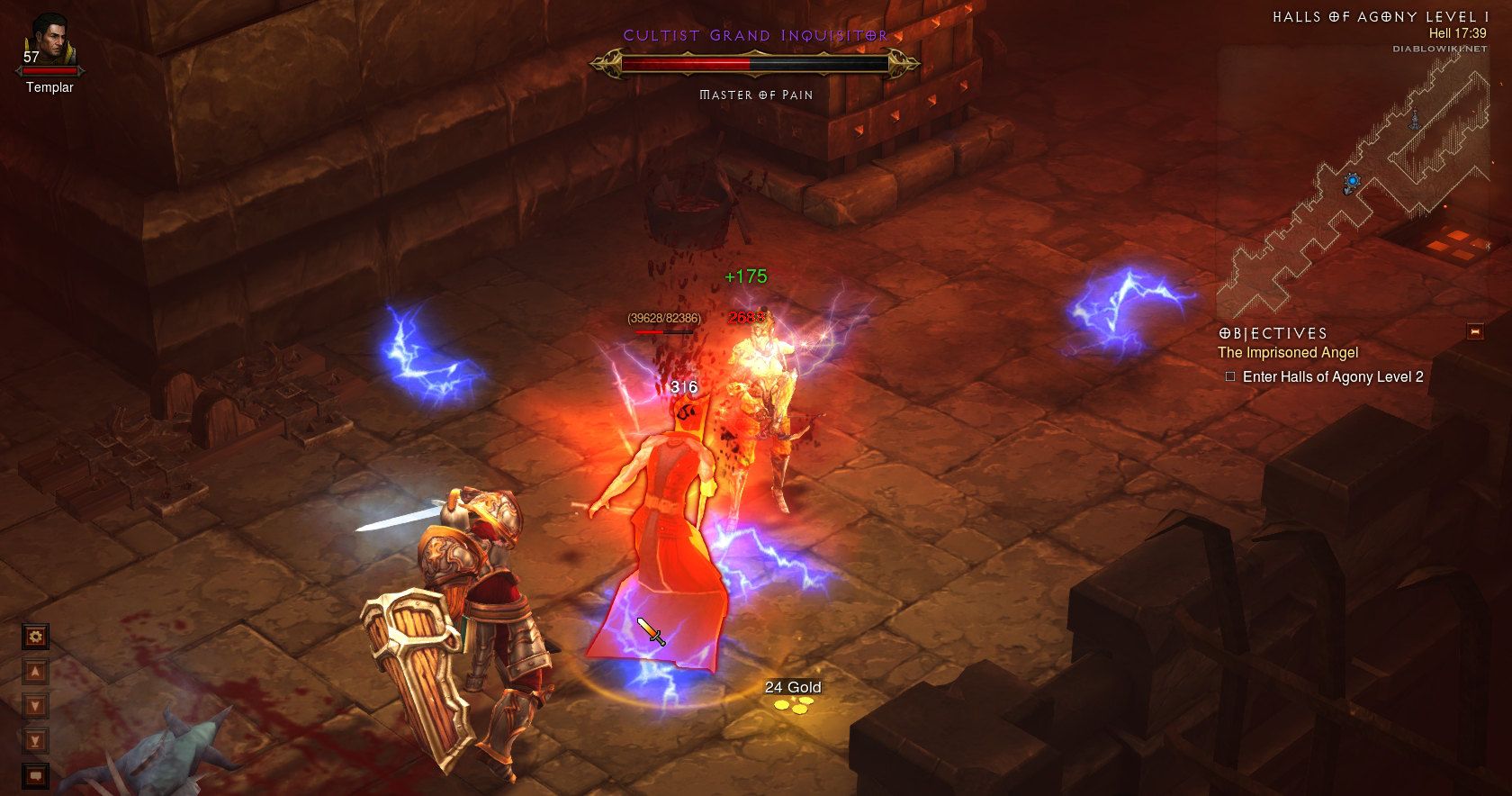The height and width of the screenshot is (796, 1512).
Task: Click the plain chat scroll-down arrow
Action: pos(35,706)
